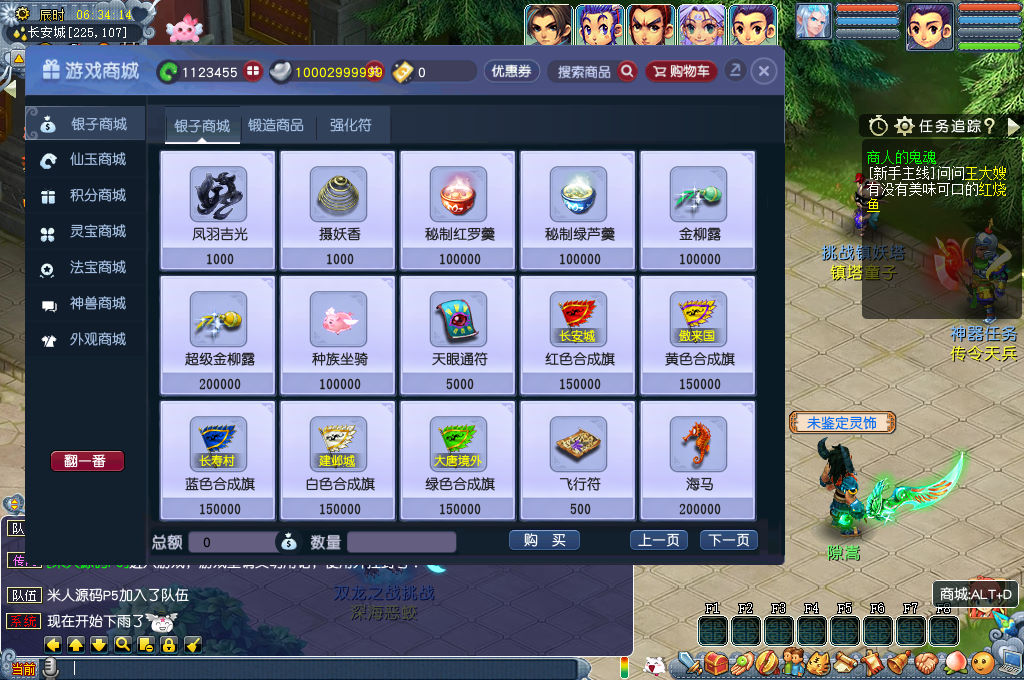Switch to the 强化符 tab
The image size is (1024, 680).
(351, 126)
